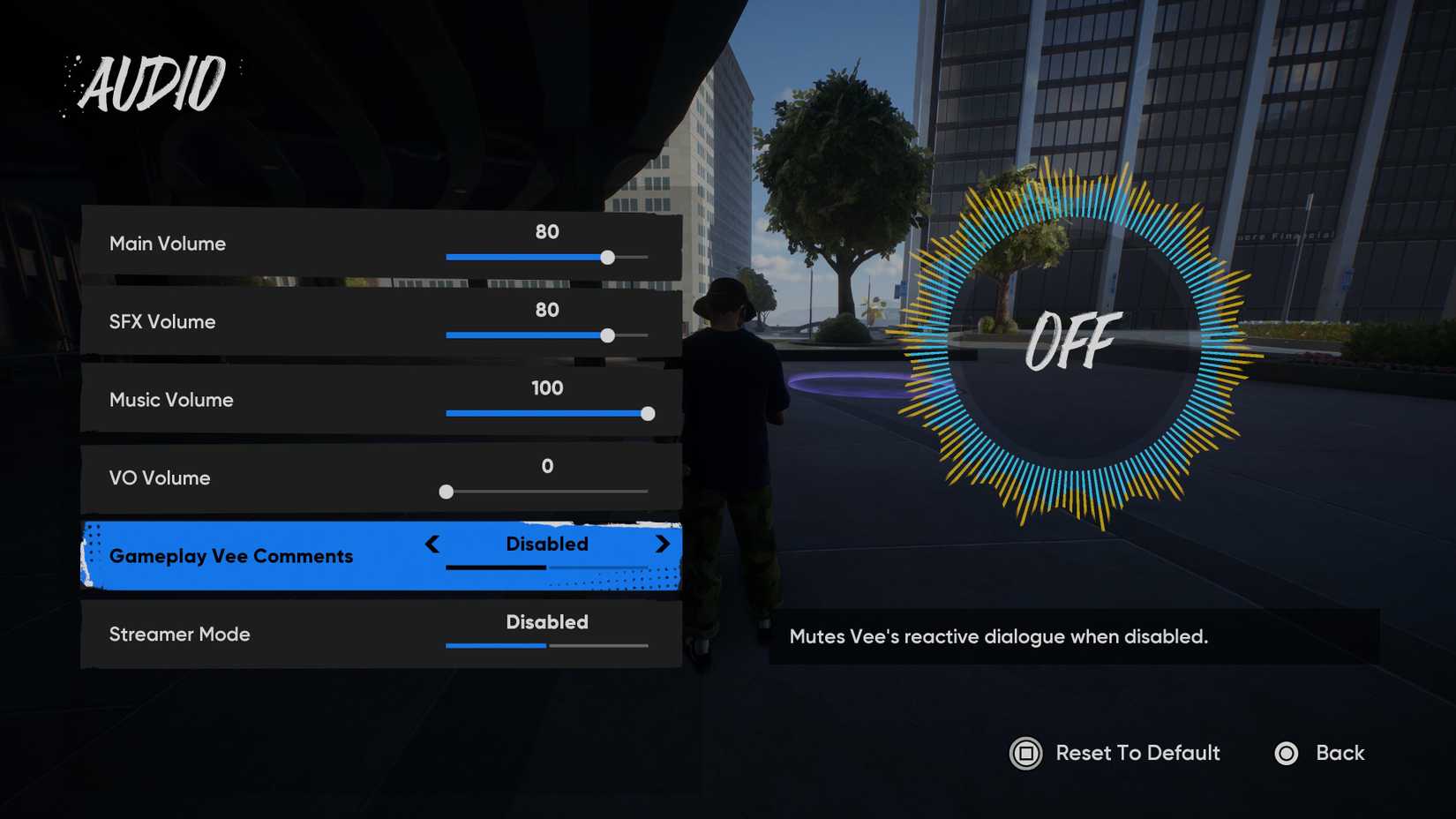Select the Main Volume row

coord(265,244)
